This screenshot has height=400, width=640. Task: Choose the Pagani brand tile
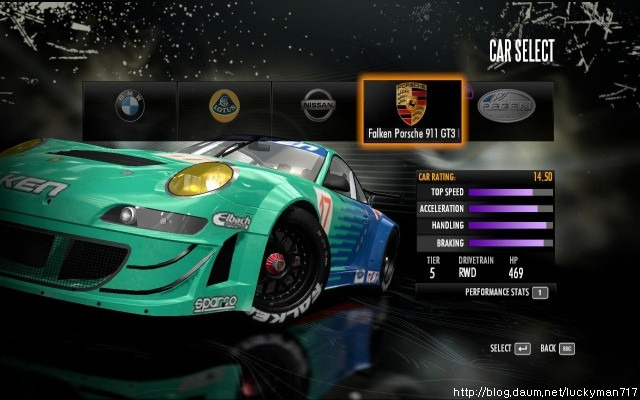coord(506,106)
